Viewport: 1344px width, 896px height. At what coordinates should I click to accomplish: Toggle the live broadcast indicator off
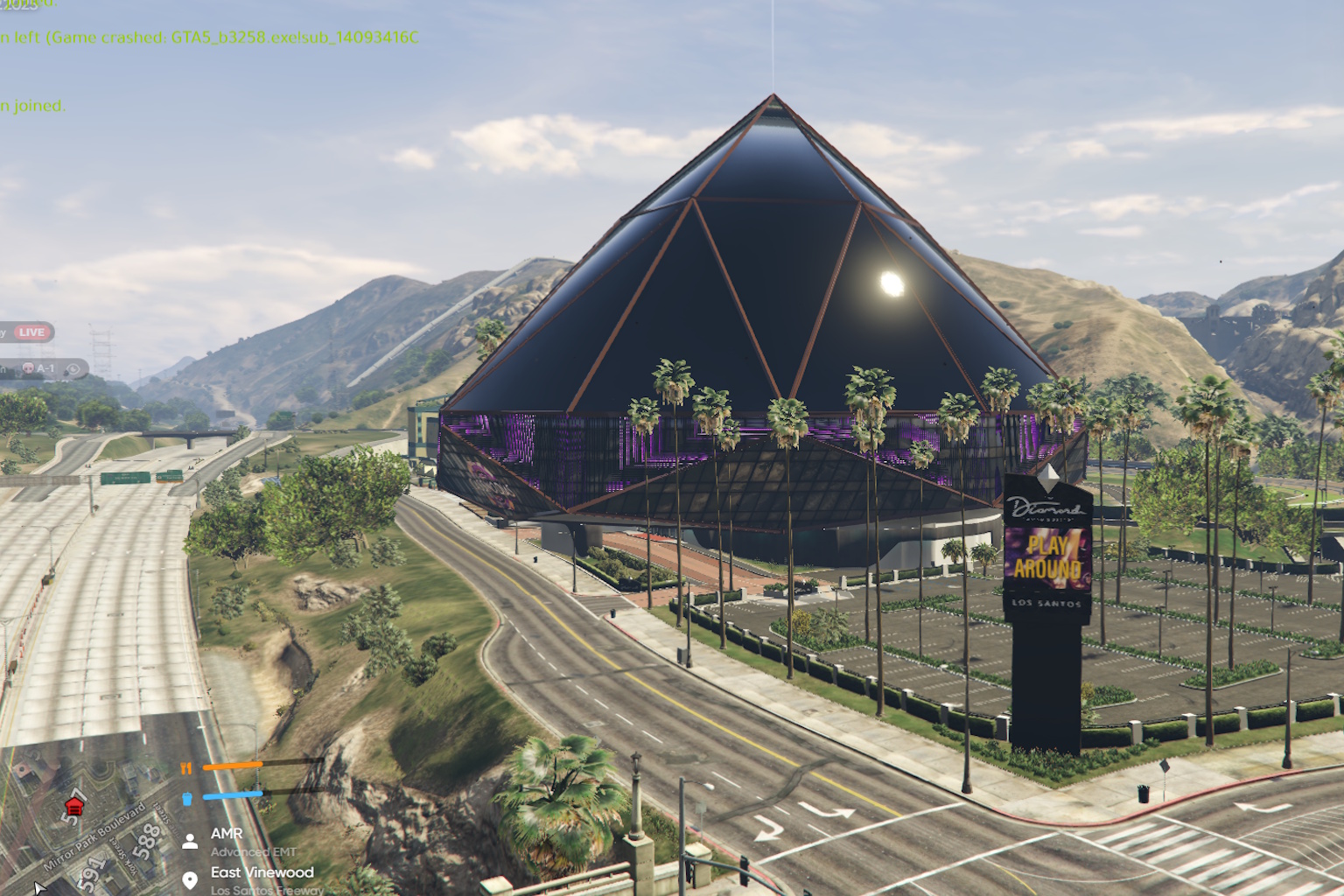(31, 332)
